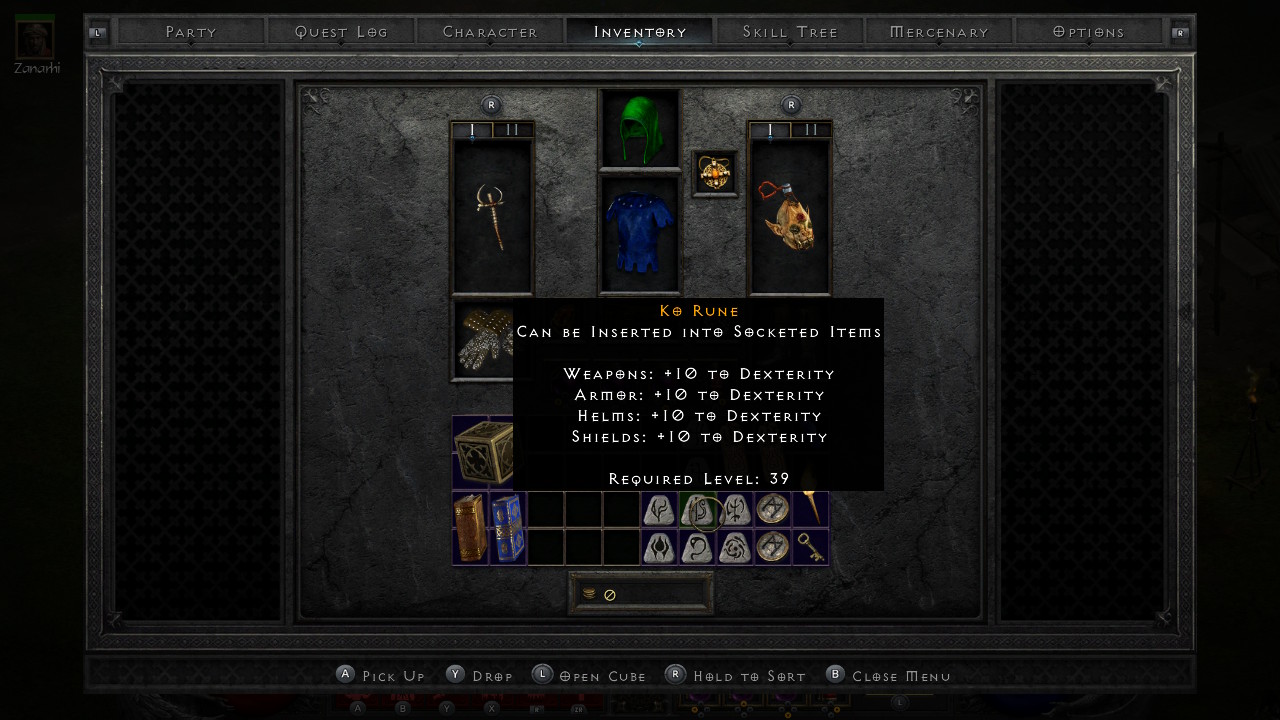Switch to the Party tab
1280x720 pixels.
(x=191, y=32)
